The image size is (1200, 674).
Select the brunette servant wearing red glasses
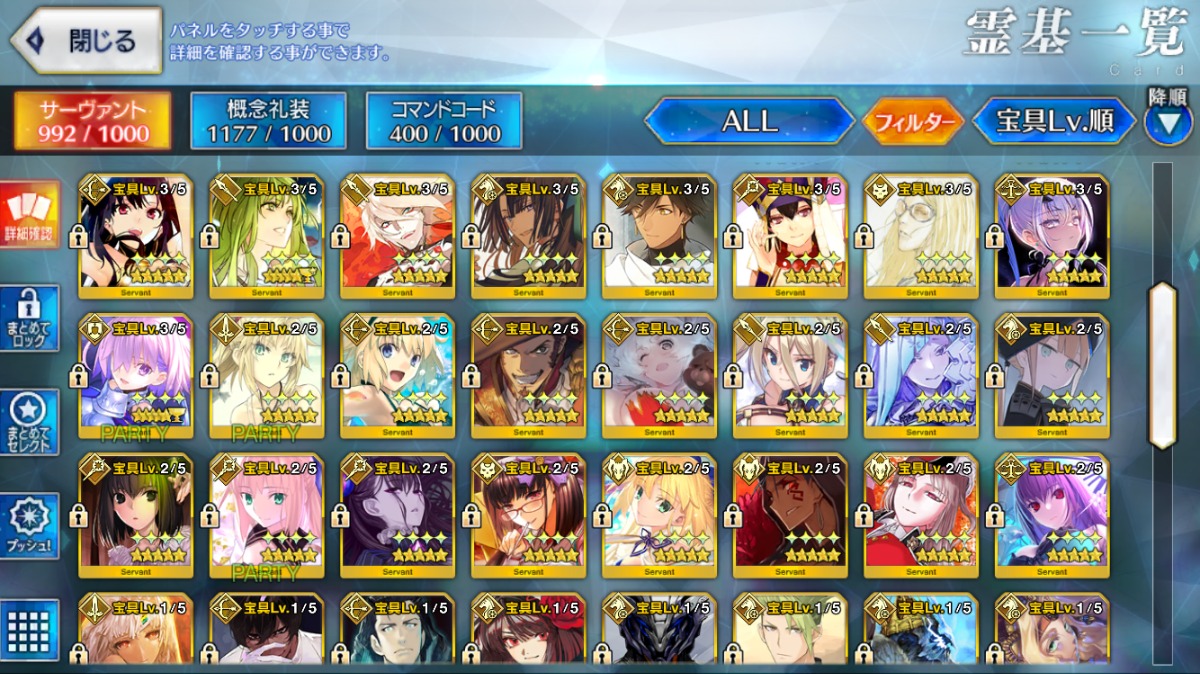528,517
